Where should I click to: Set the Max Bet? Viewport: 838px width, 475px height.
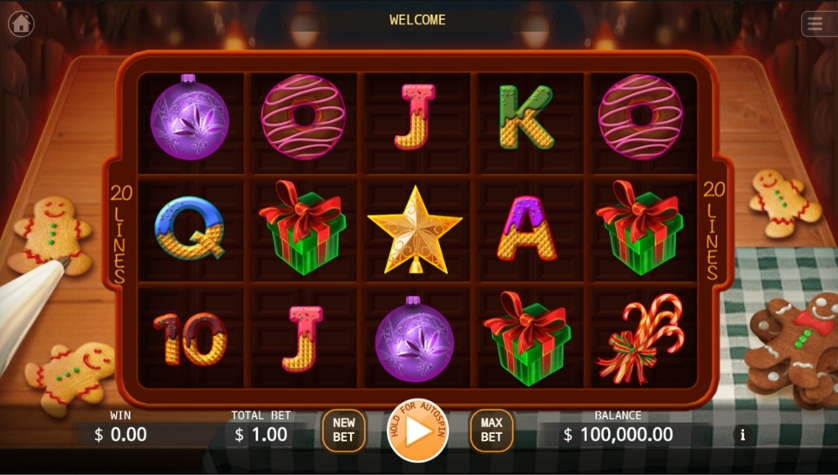pyautogui.click(x=491, y=431)
